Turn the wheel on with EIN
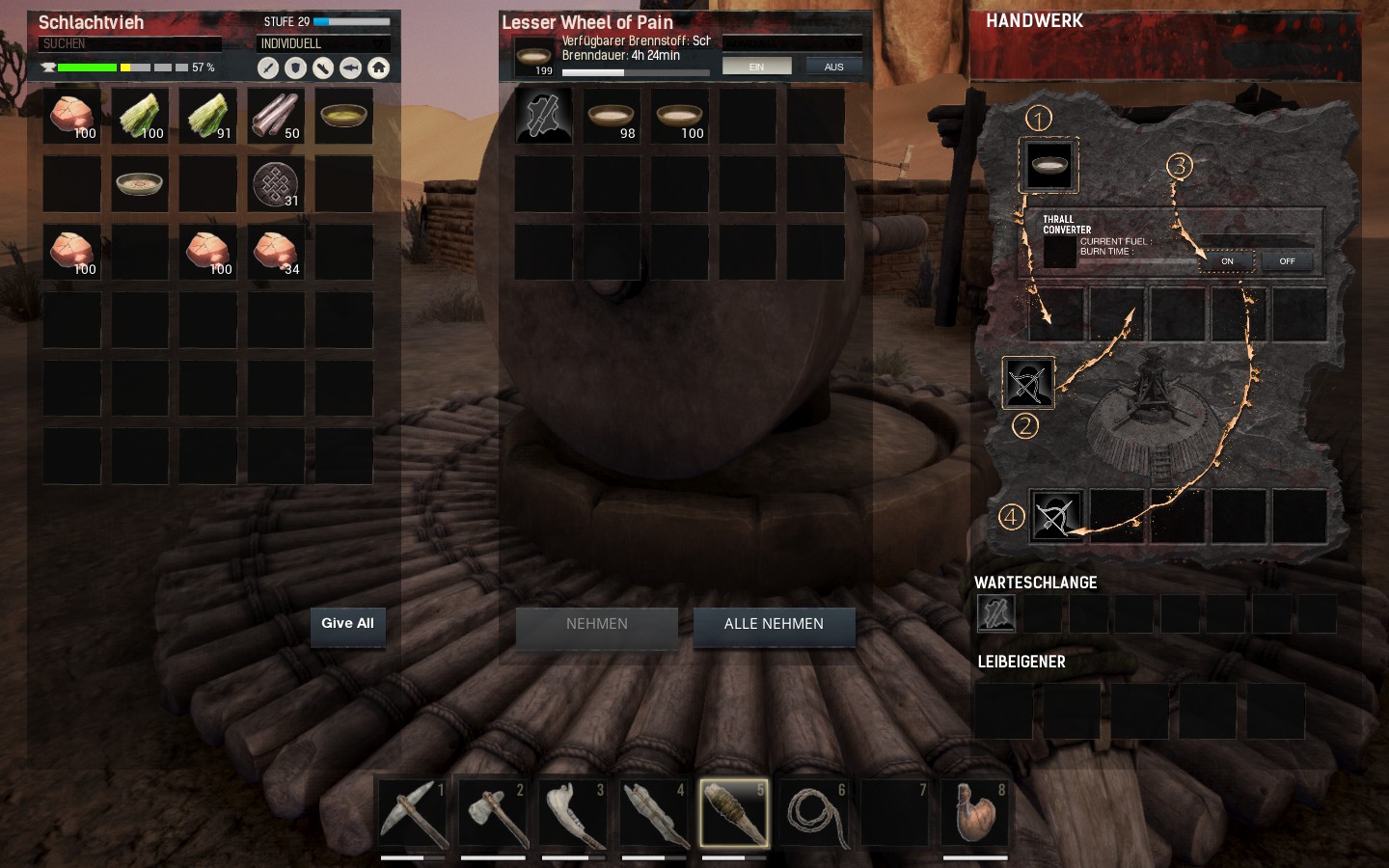 [756, 67]
